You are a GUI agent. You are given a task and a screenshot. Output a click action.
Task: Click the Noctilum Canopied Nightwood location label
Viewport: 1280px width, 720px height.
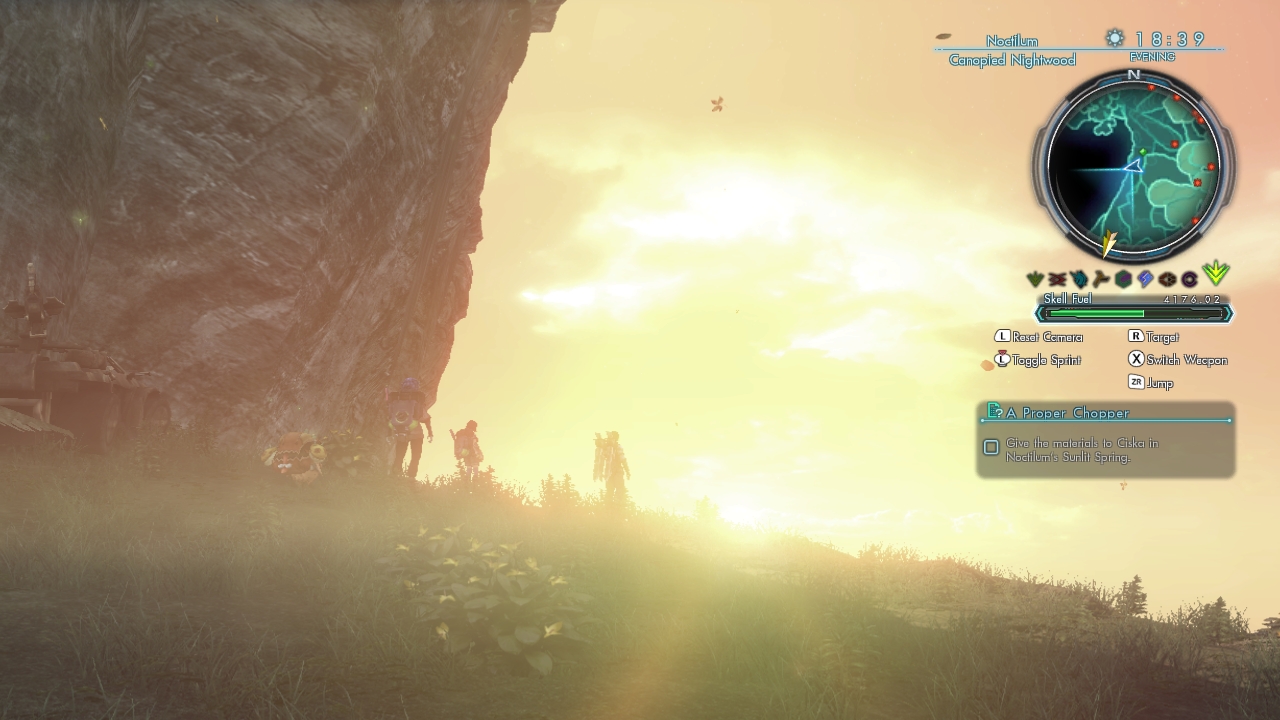(1012, 50)
